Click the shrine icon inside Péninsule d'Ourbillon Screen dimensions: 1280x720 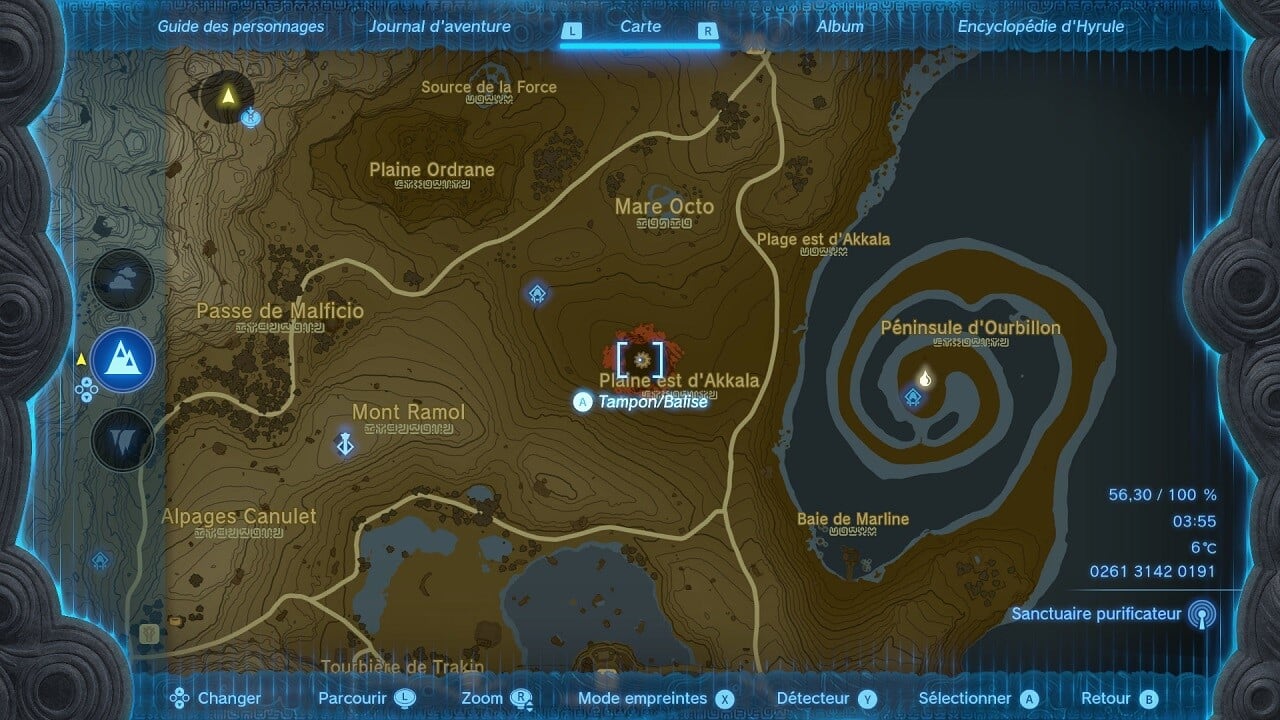click(915, 397)
